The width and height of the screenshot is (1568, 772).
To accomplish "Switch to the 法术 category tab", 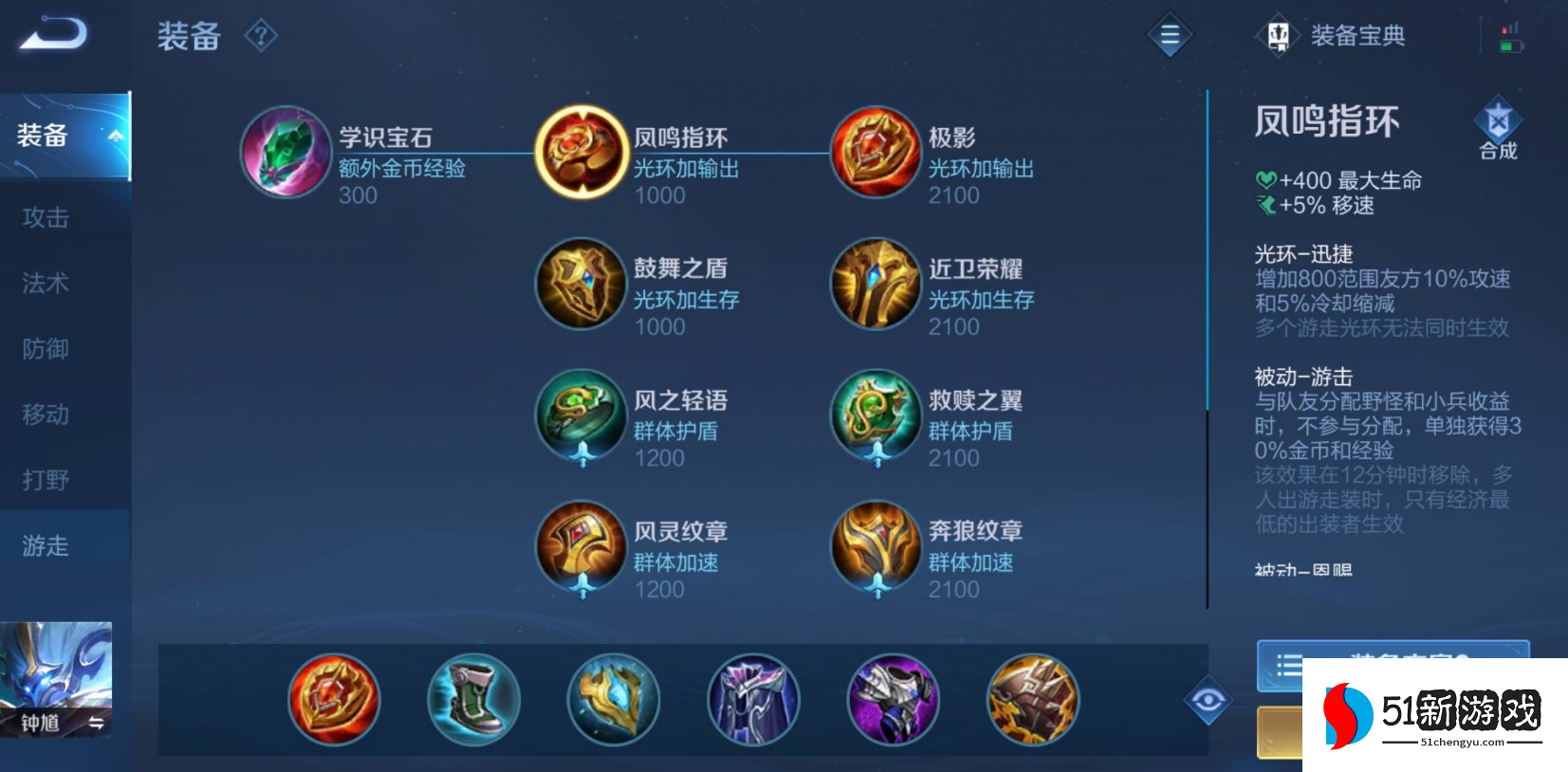I will 45,283.
